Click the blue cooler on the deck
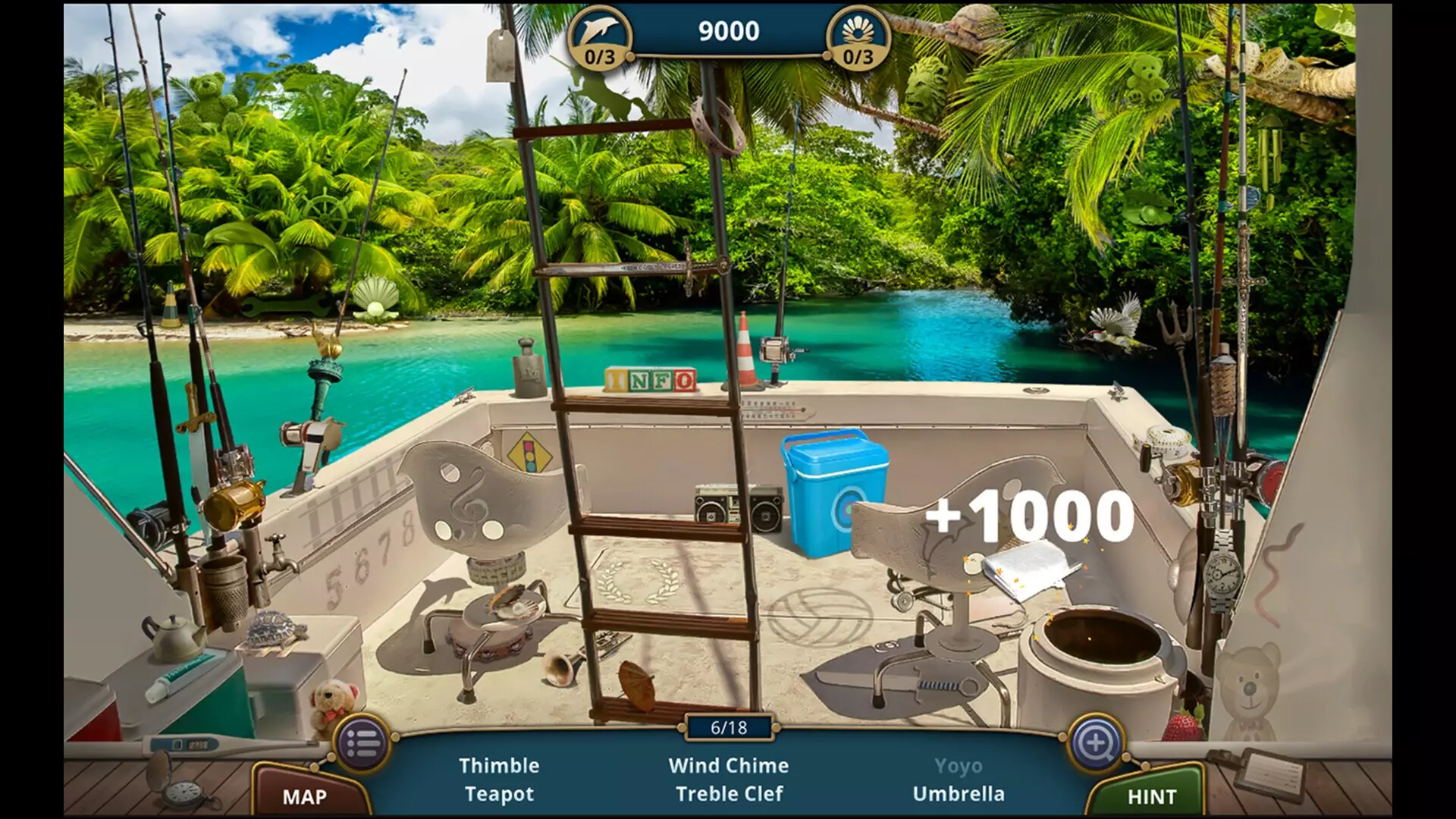 click(835, 485)
